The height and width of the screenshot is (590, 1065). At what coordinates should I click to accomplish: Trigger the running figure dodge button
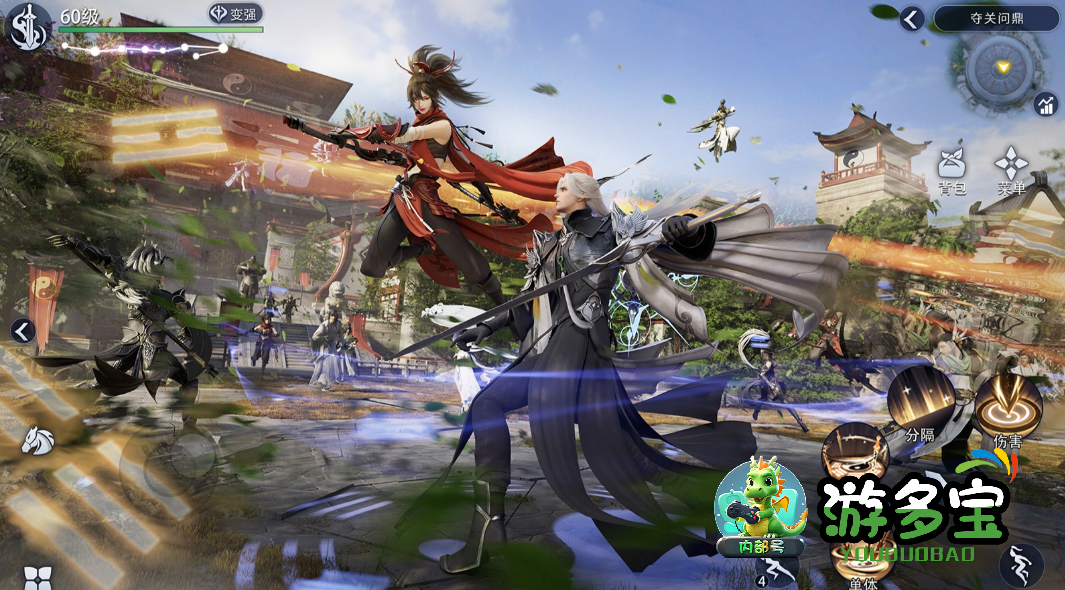point(1020,564)
